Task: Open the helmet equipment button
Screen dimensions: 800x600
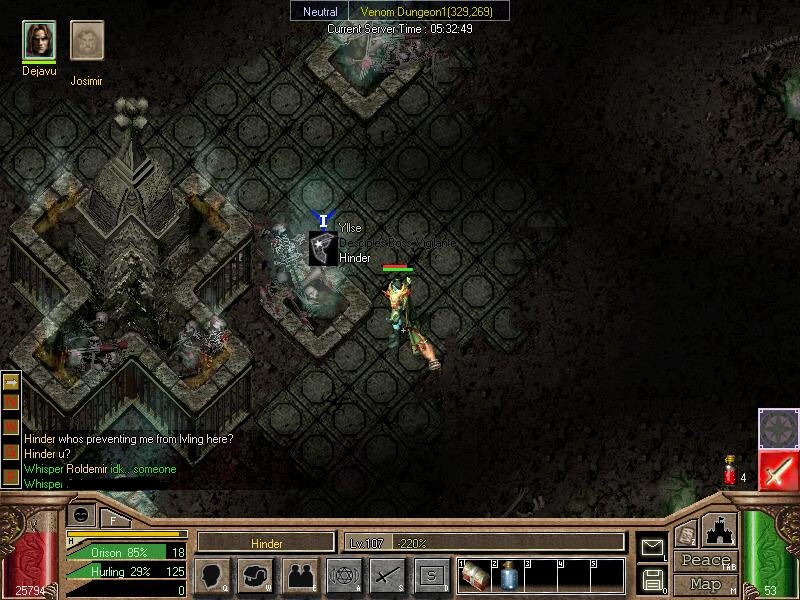Action: [256, 575]
